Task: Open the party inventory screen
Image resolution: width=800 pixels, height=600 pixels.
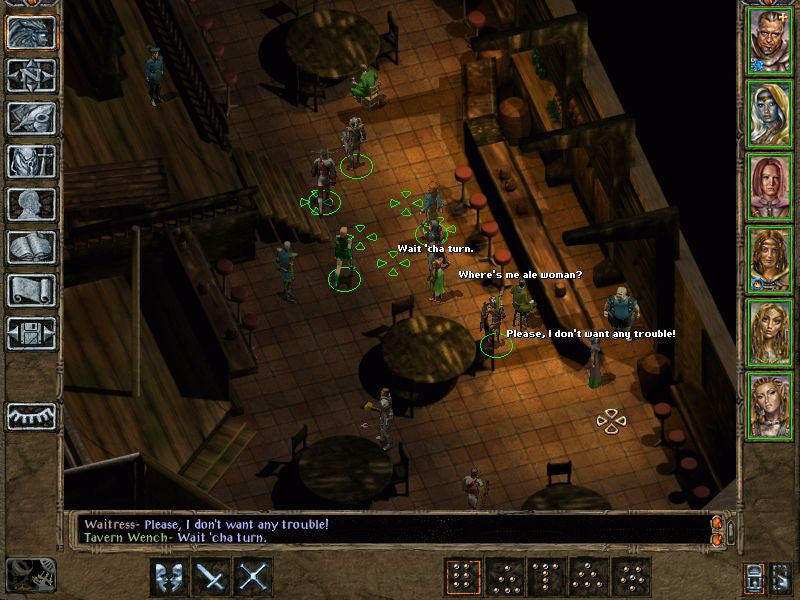Action: 31,161
